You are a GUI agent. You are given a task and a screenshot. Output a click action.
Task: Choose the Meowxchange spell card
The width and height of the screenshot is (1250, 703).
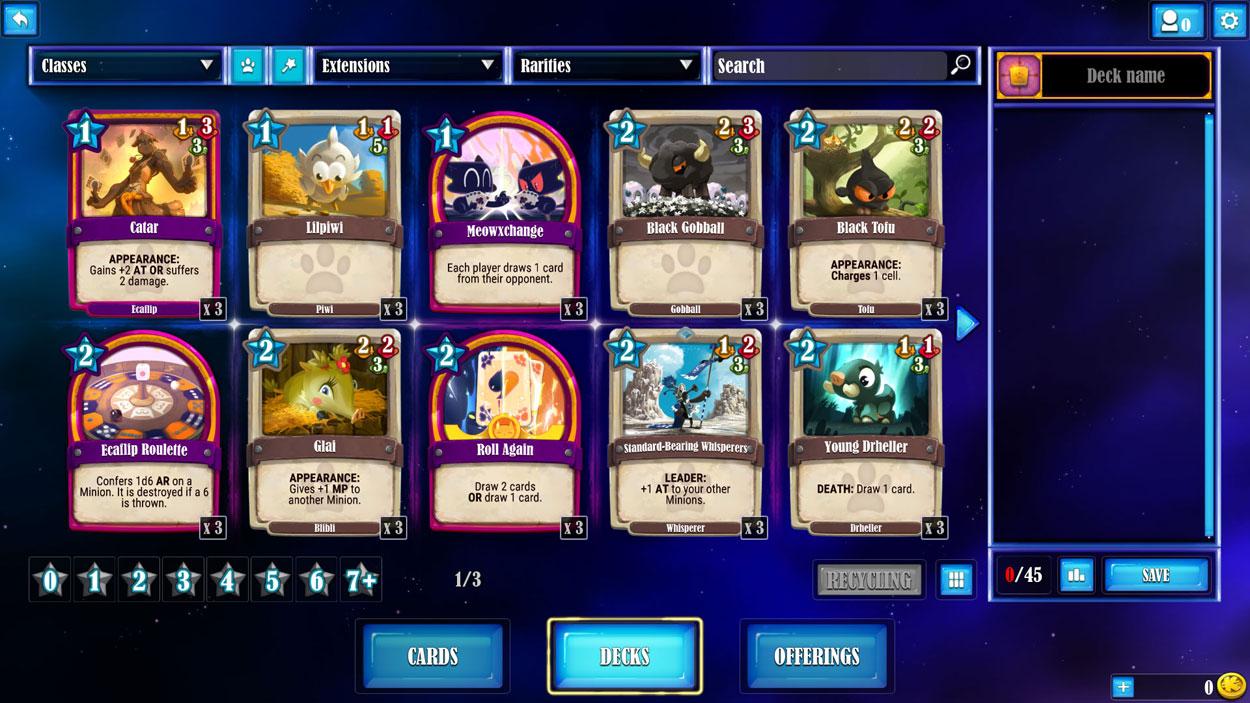505,213
